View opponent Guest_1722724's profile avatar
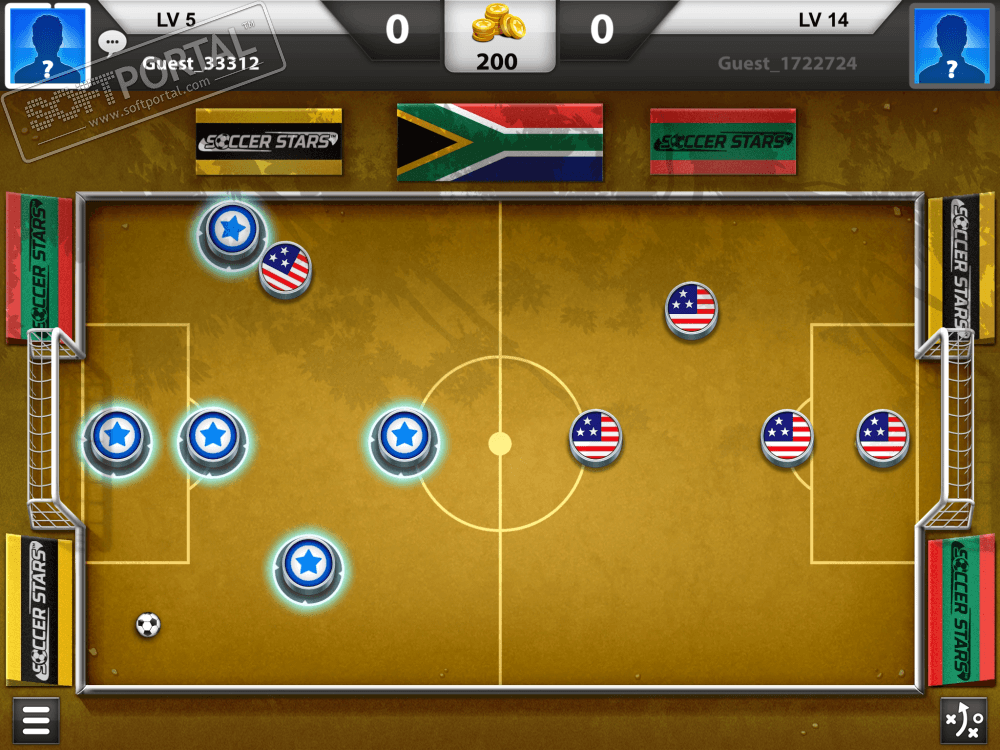Screen dimensions: 1000x750 tap(951, 44)
